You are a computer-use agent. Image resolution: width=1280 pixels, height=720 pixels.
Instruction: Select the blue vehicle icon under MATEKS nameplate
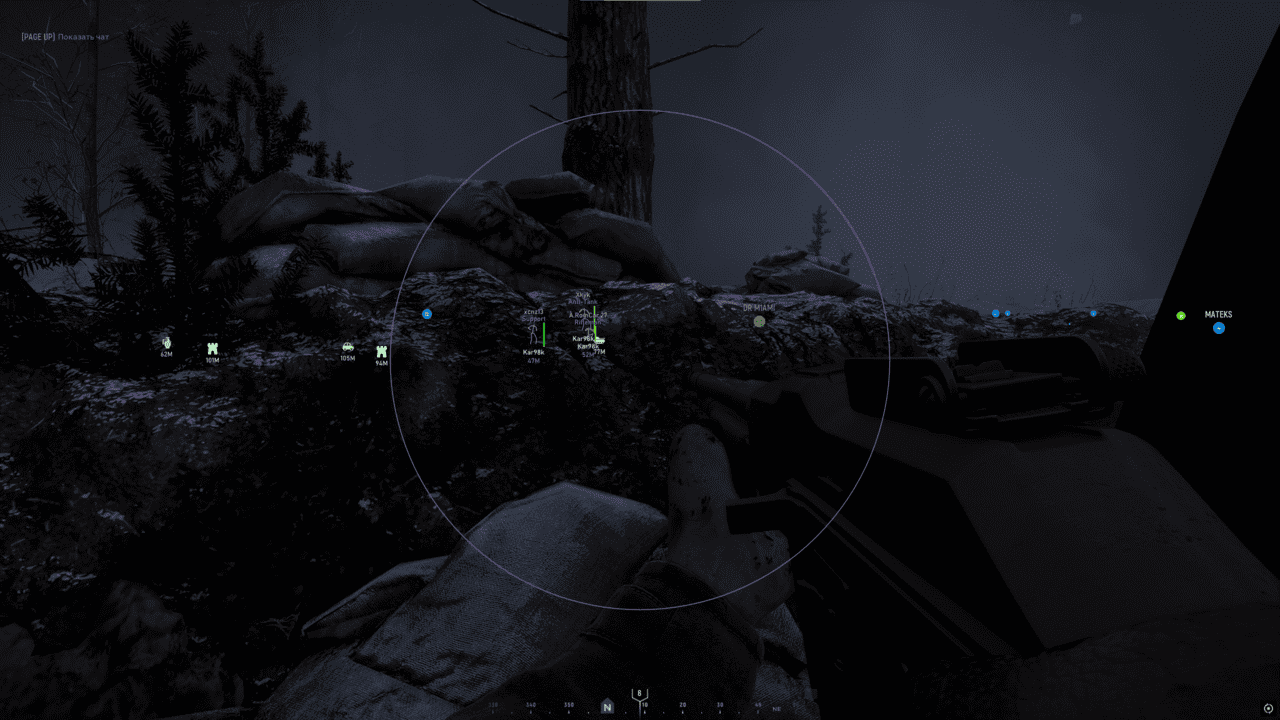pos(1219,328)
